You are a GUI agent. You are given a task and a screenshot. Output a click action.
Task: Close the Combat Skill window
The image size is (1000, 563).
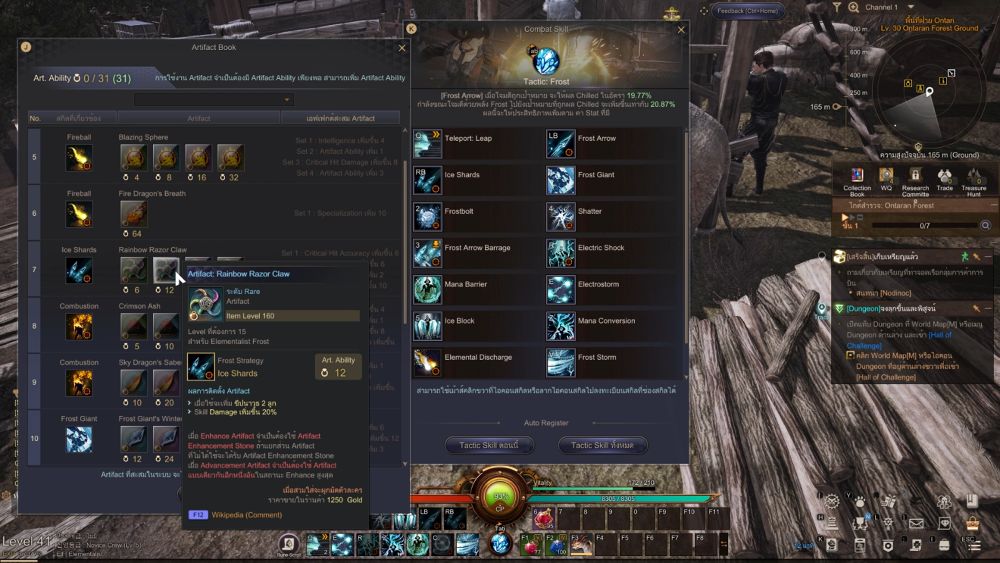tap(682, 30)
